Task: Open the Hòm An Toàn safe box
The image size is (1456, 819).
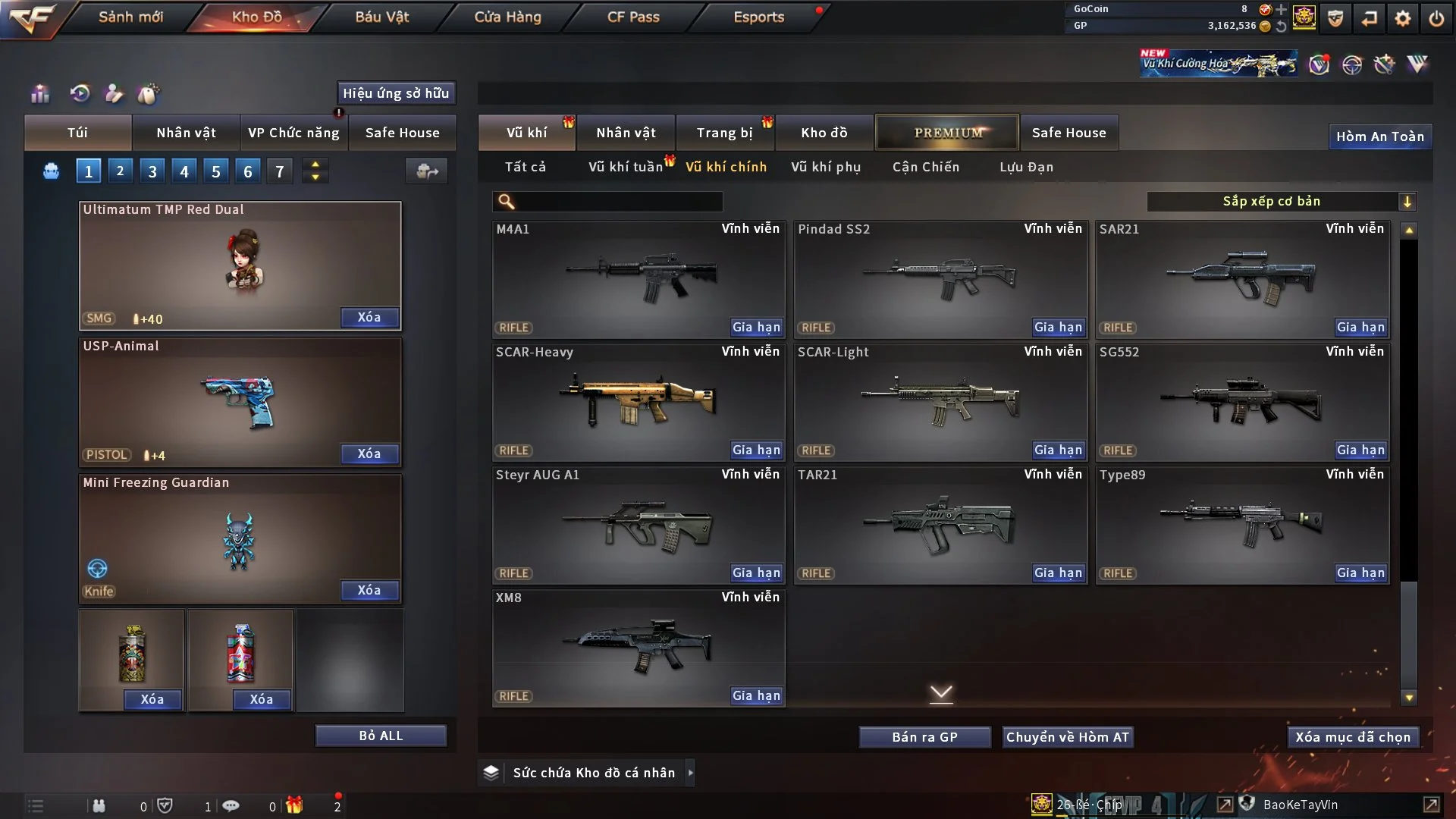Action: [1379, 136]
